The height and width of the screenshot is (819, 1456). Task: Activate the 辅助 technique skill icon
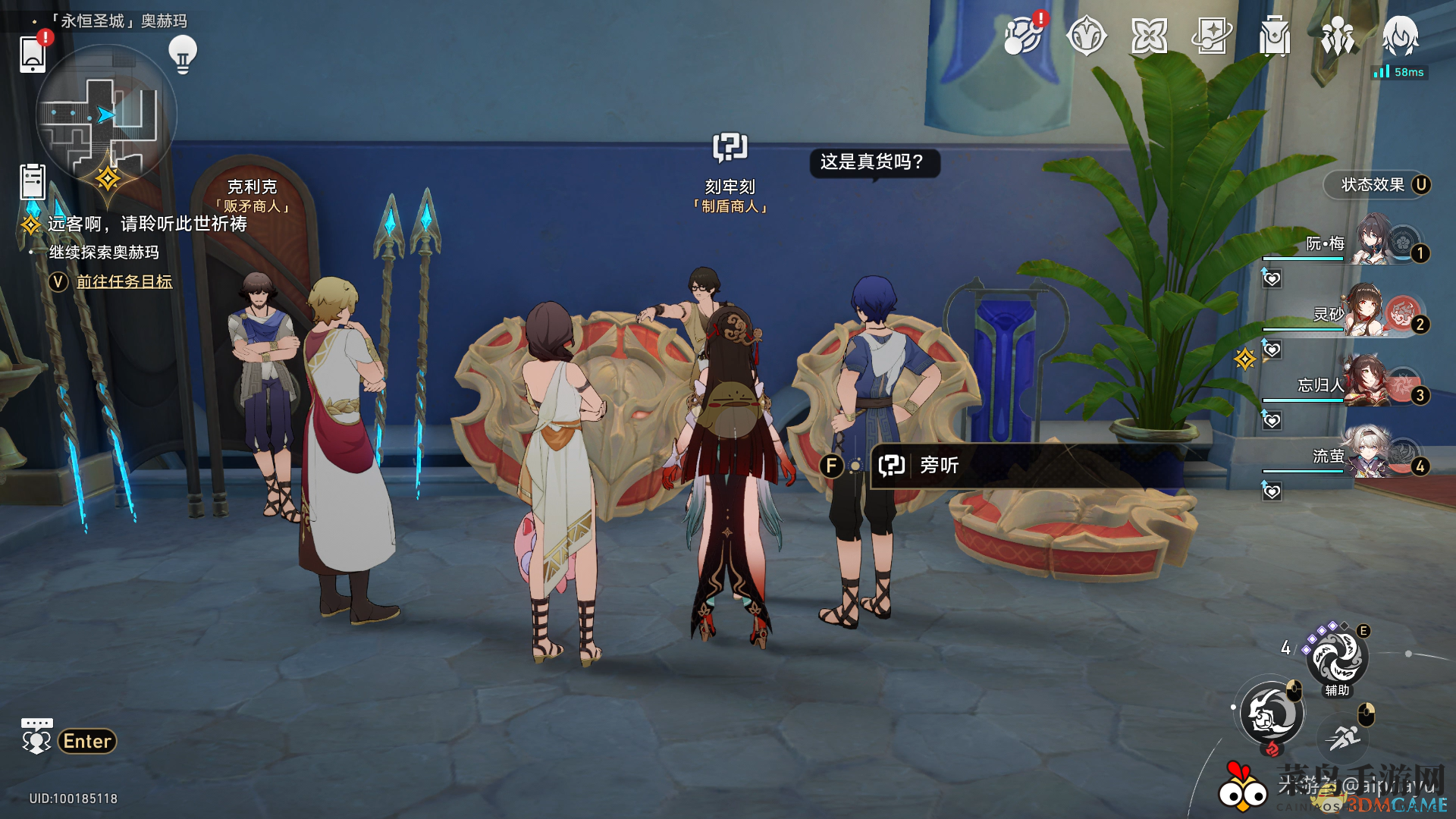[x=1337, y=658]
